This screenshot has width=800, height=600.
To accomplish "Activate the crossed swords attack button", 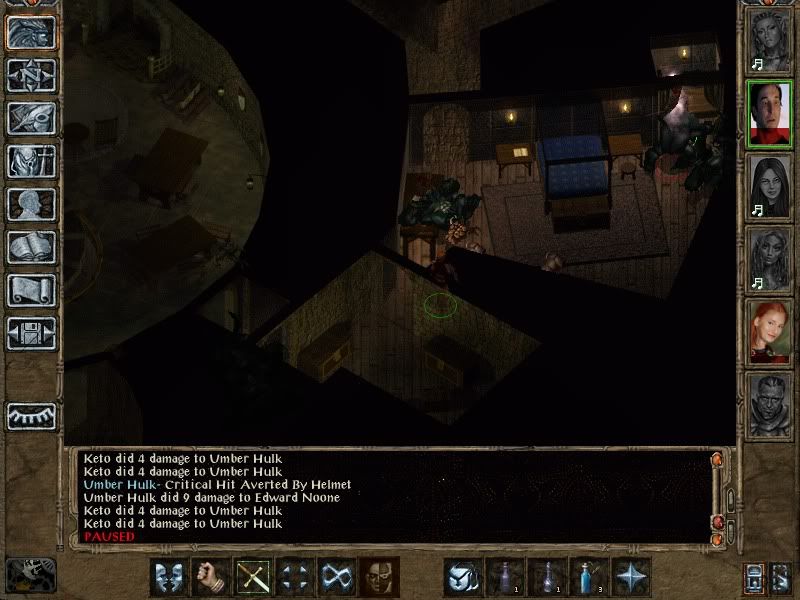I will (x=254, y=577).
